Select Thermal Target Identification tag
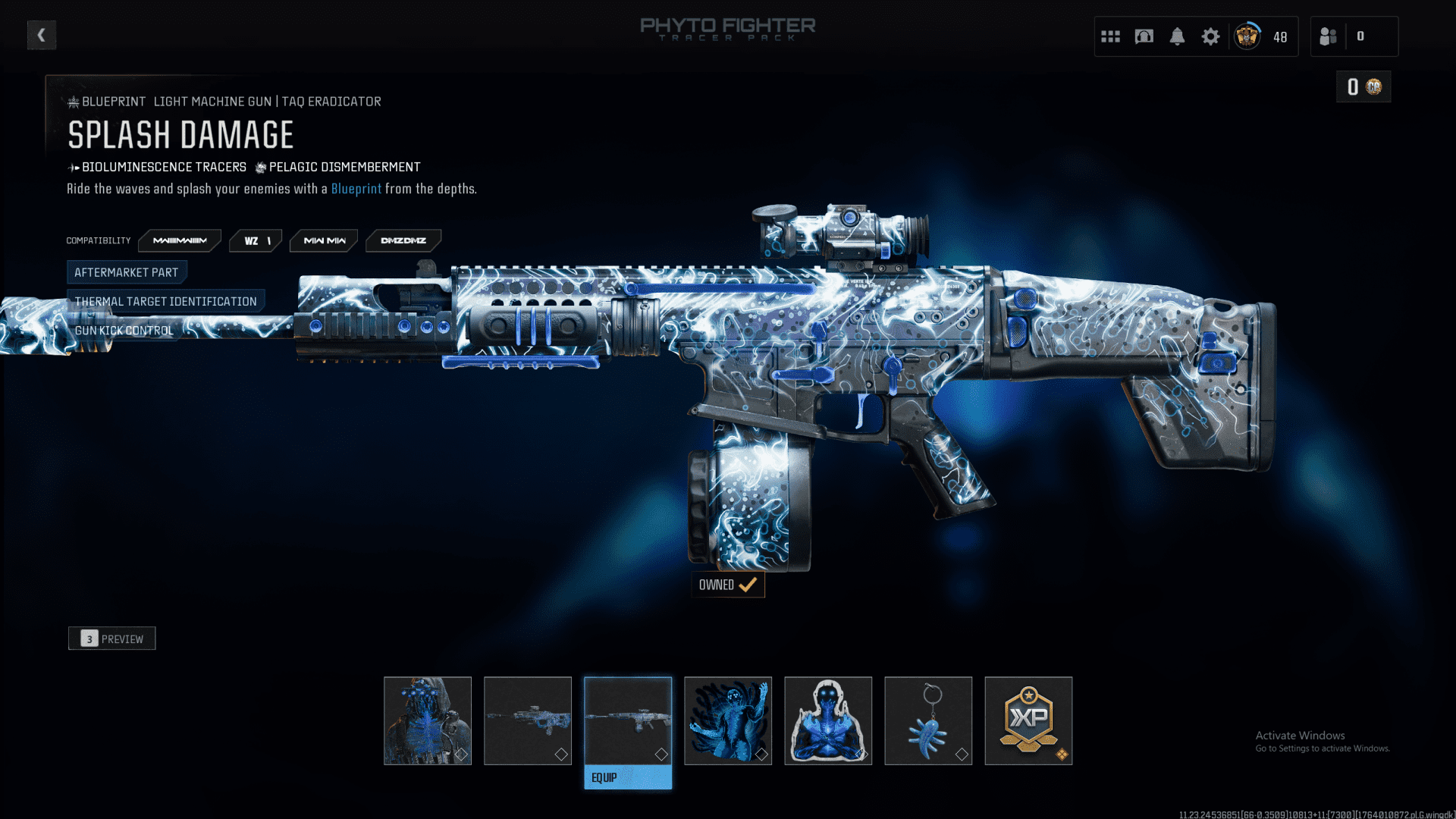The image size is (1456, 819). [x=165, y=301]
